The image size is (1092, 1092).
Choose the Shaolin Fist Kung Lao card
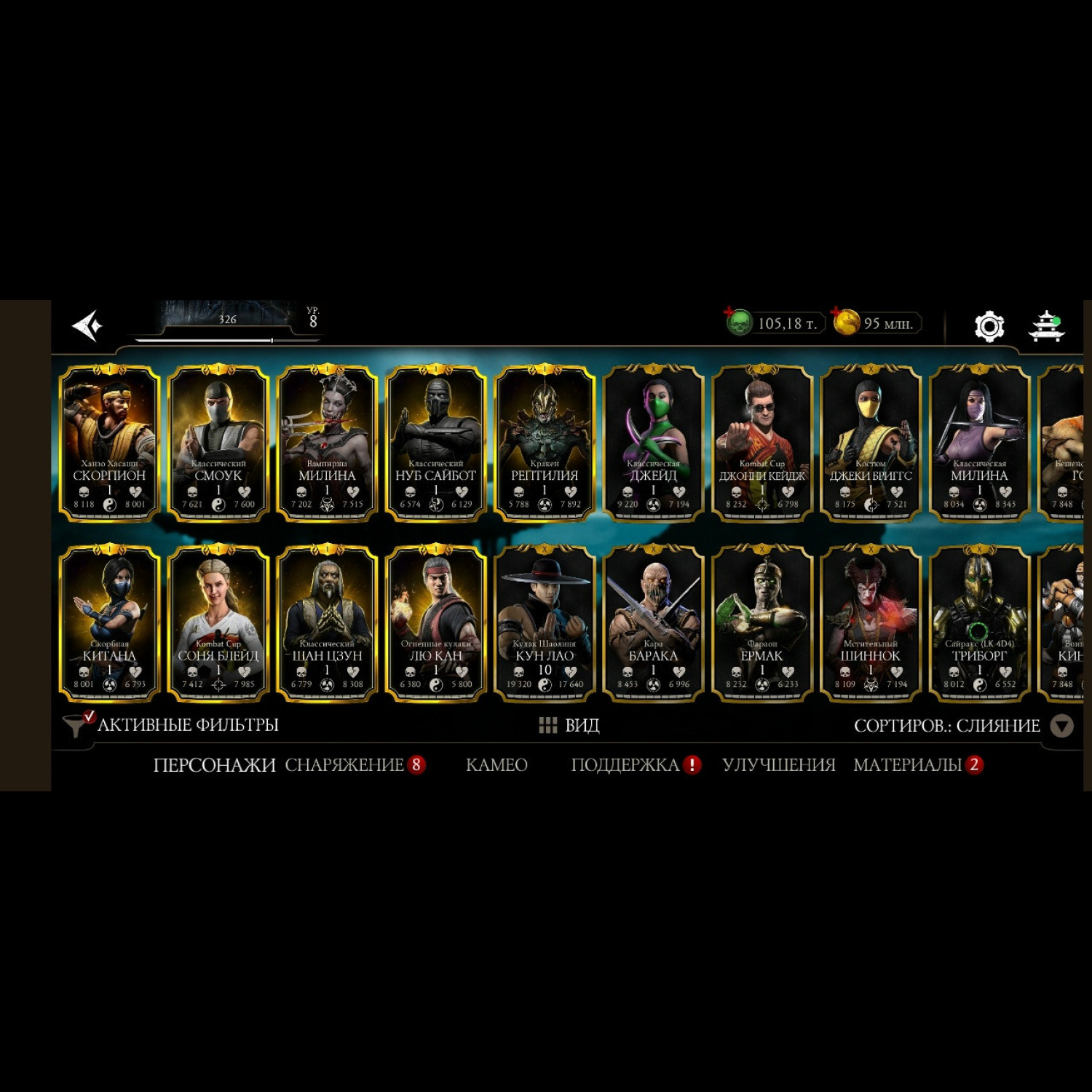click(x=545, y=623)
